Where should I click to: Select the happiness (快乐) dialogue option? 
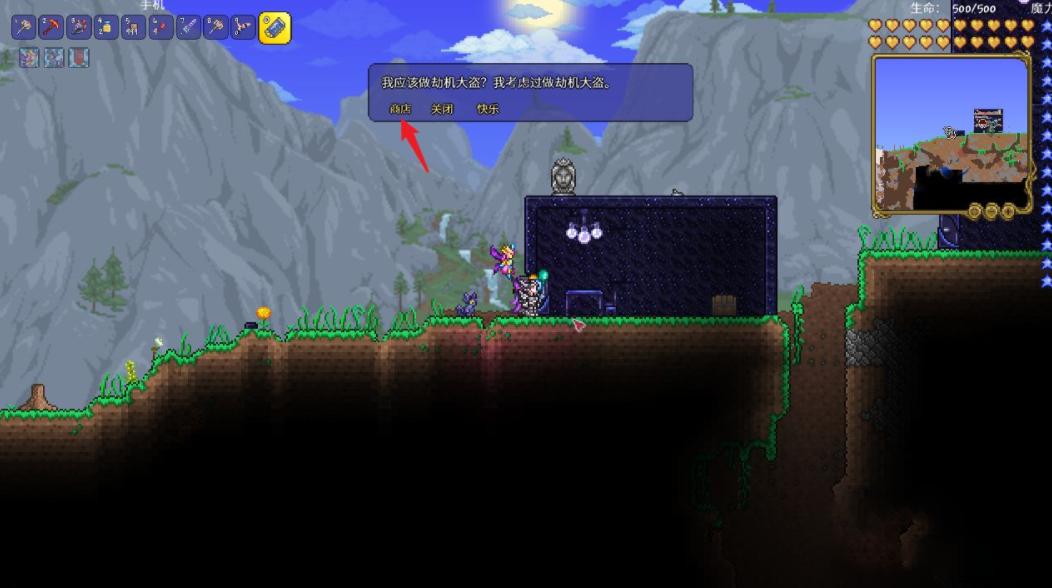(488, 109)
